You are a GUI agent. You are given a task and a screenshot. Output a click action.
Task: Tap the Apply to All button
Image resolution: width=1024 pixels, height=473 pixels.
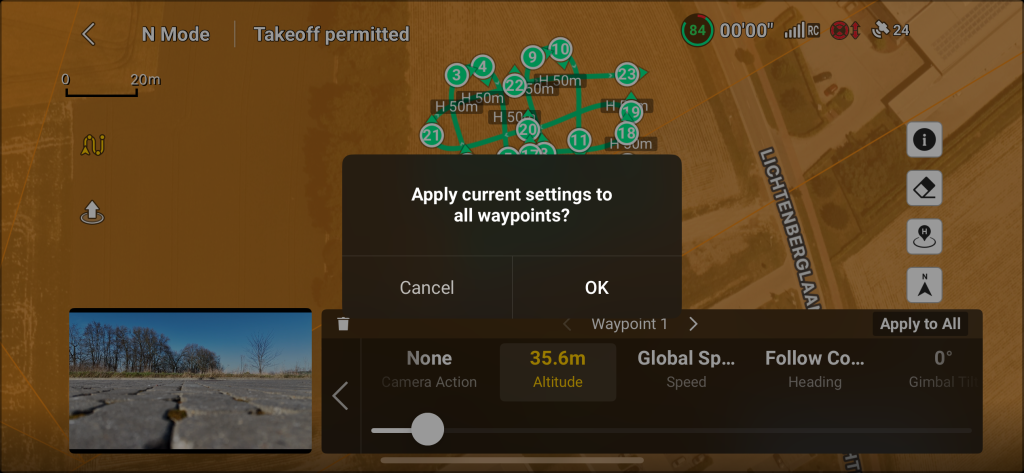click(920, 324)
